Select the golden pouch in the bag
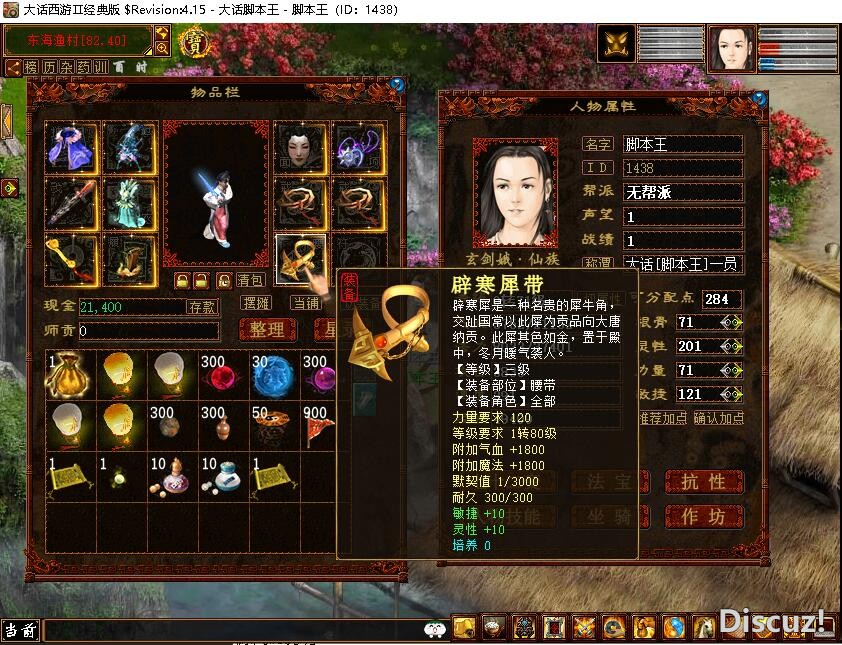 pyautogui.click(x=72, y=373)
